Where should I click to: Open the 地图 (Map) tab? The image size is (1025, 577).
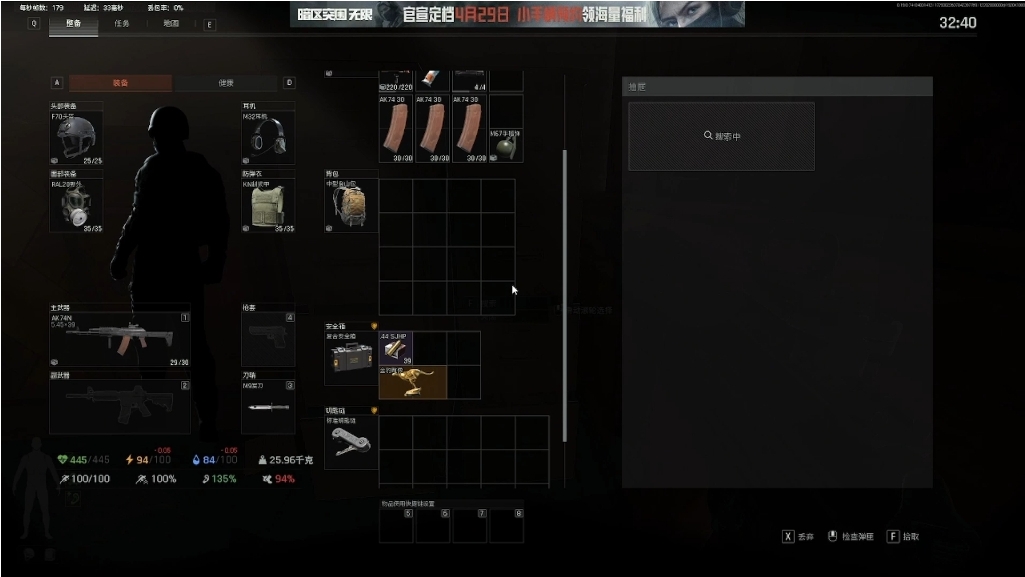coord(171,24)
